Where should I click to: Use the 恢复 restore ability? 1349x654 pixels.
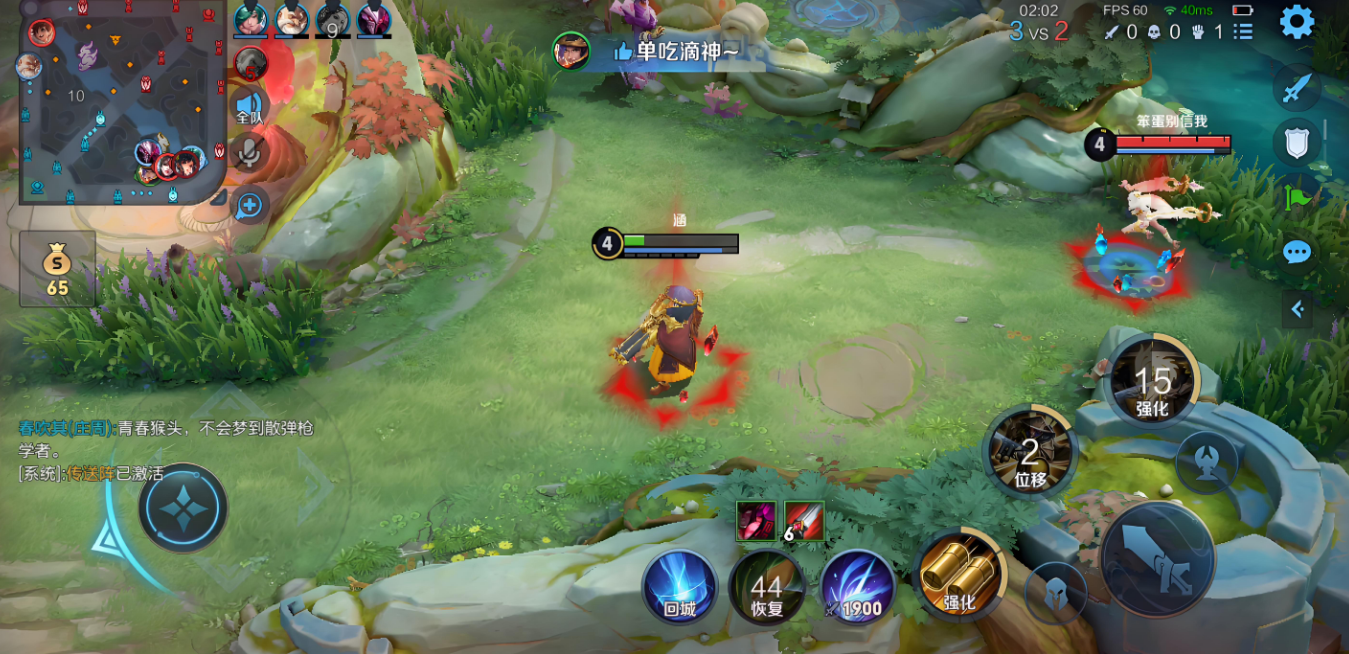point(767,587)
